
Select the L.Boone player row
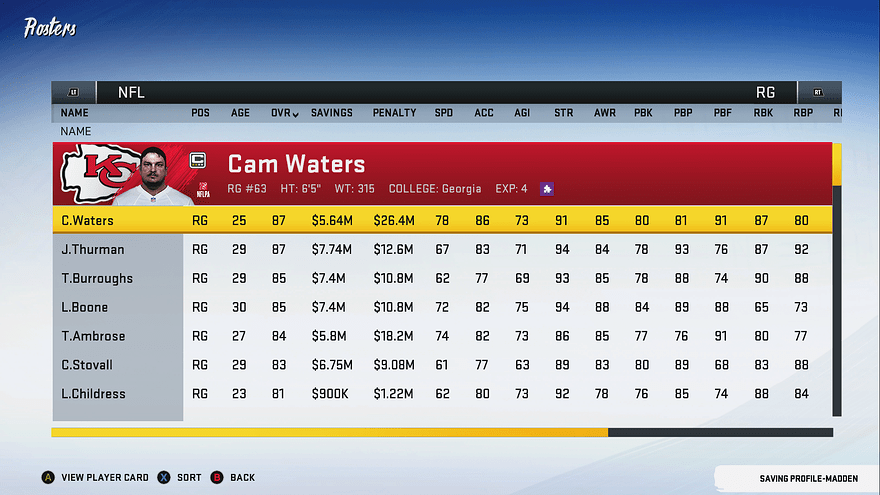click(85, 307)
